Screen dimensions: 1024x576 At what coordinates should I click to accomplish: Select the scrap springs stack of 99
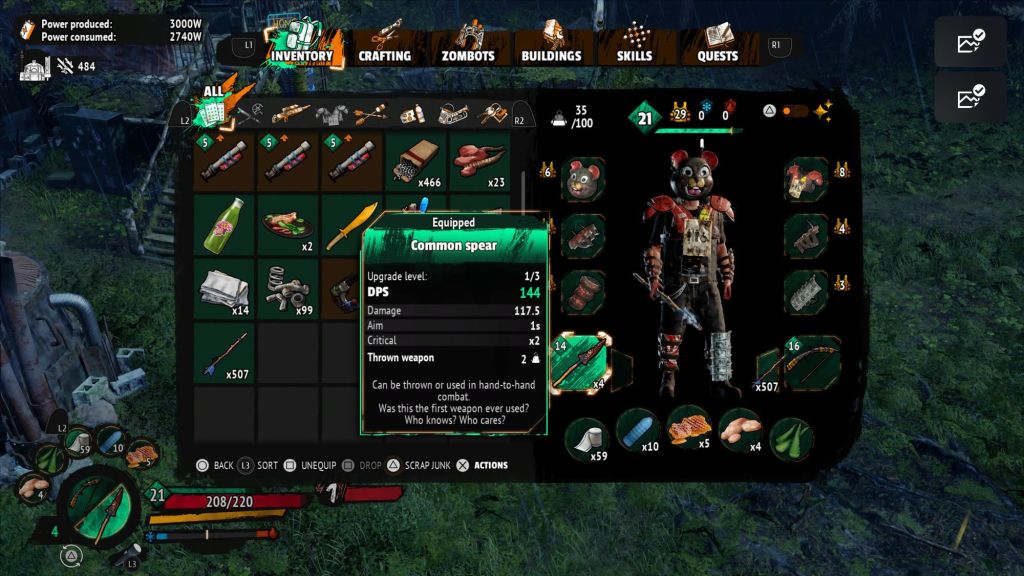pos(287,289)
